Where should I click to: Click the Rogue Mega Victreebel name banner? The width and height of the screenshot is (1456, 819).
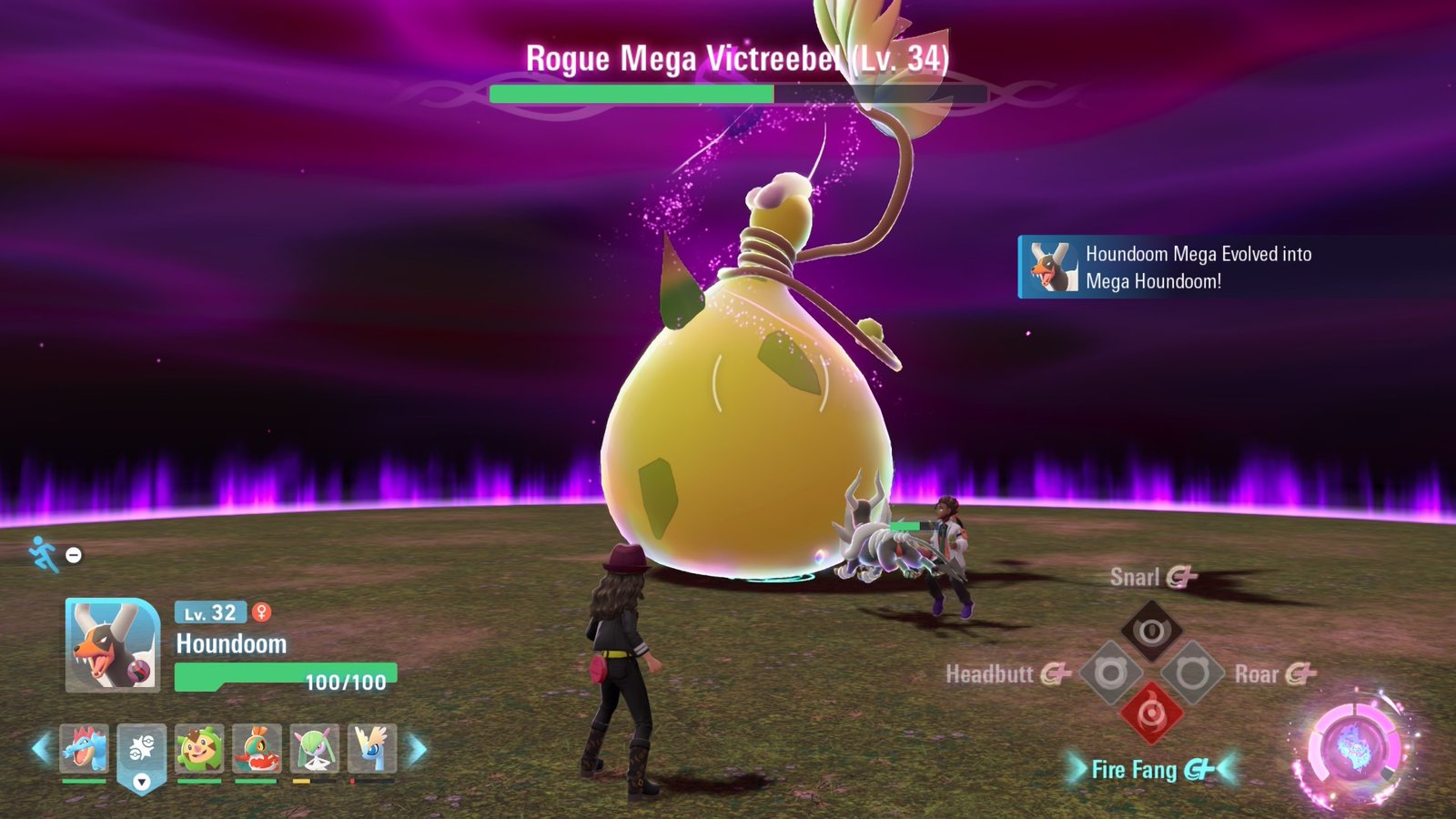coord(735,61)
